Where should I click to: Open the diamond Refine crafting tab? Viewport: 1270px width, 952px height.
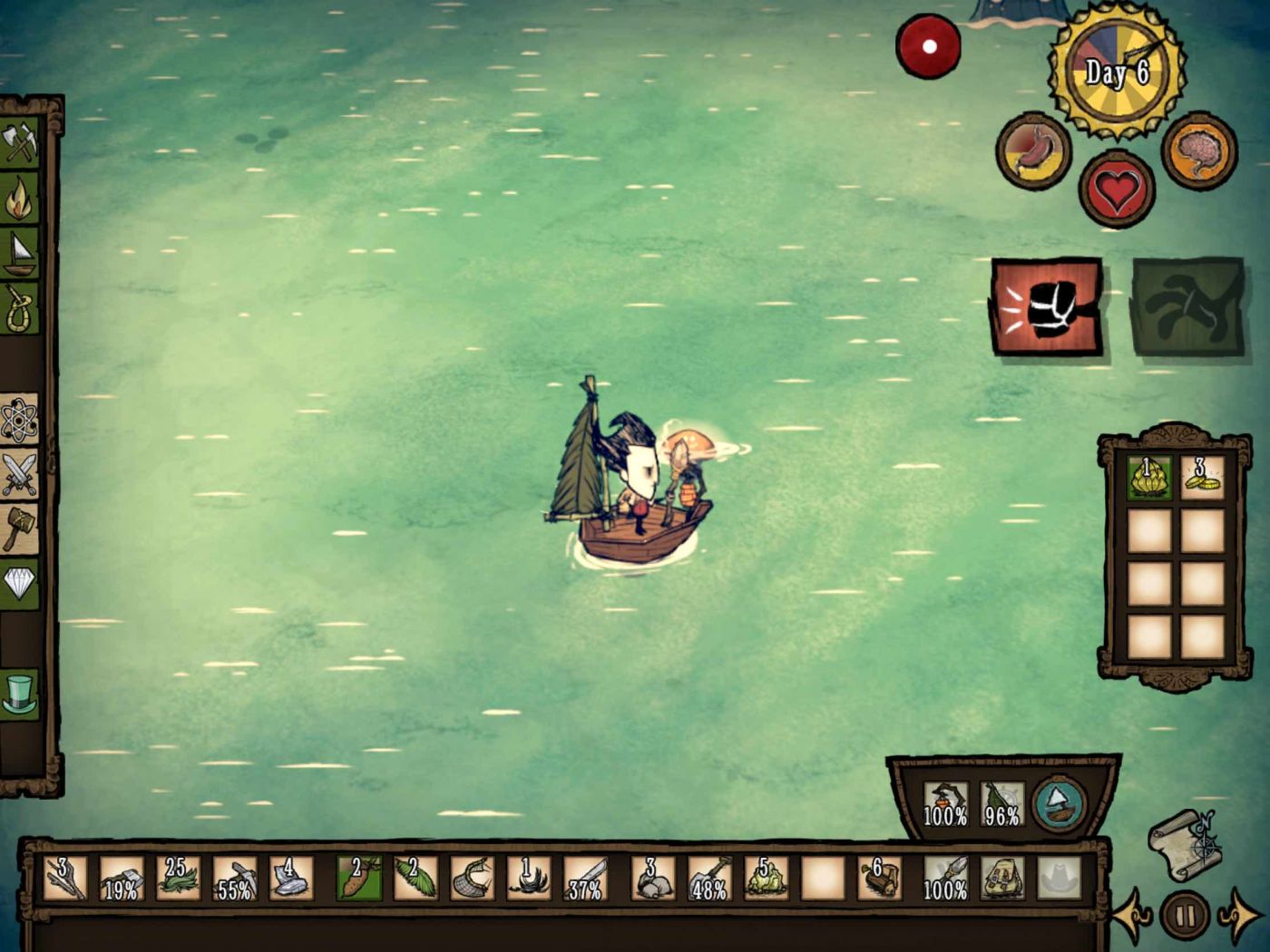20,583
